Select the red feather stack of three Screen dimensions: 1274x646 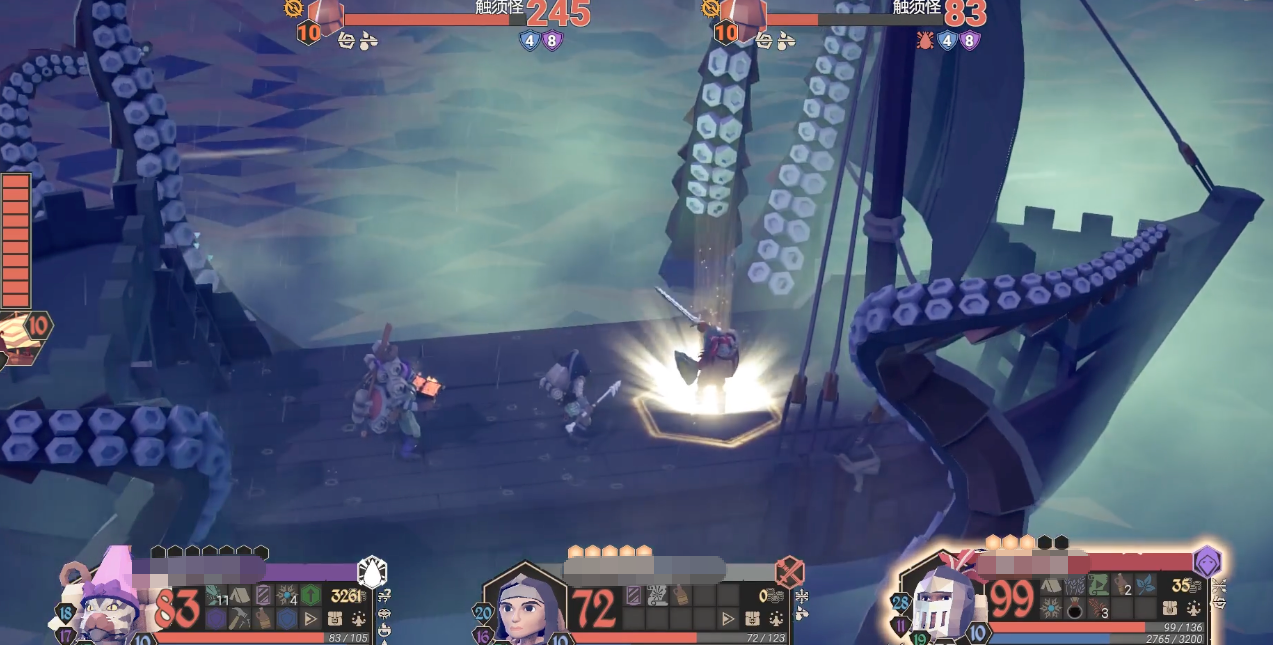pyautogui.click(x=1100, y=609)
